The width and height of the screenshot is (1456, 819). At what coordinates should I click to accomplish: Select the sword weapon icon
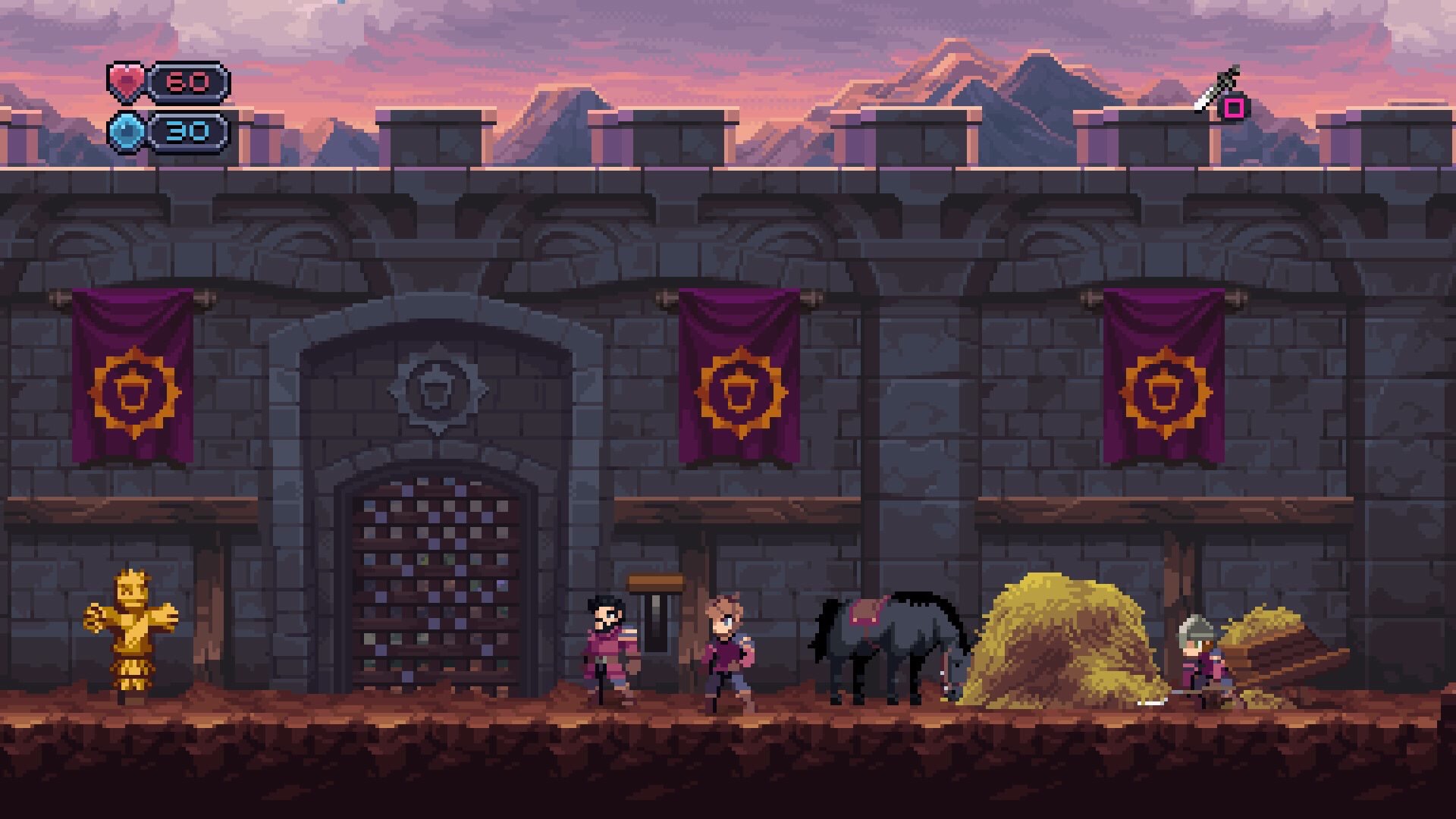tap(1216, 90)
